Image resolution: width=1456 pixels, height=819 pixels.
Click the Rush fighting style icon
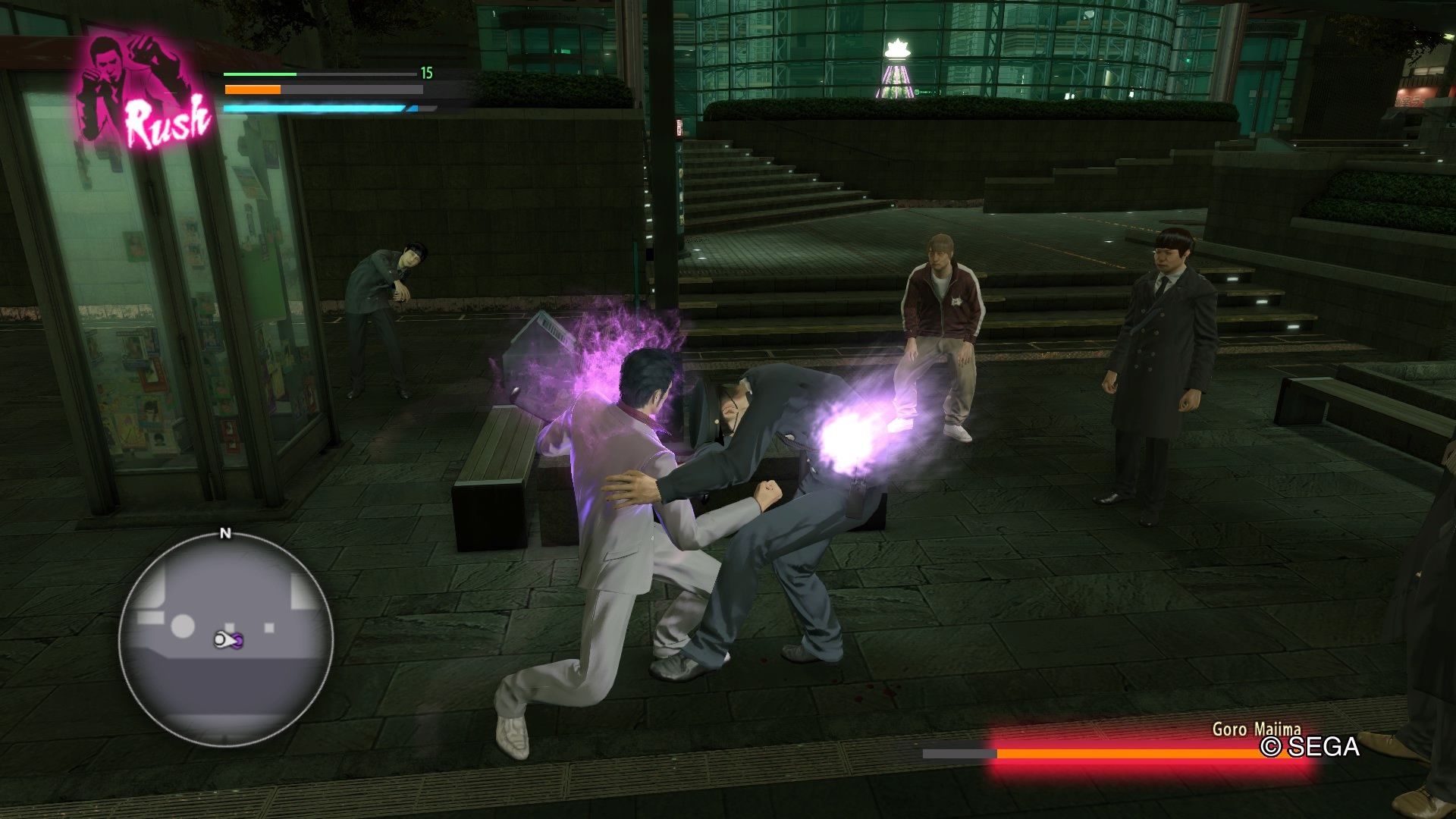pos(143,91)
